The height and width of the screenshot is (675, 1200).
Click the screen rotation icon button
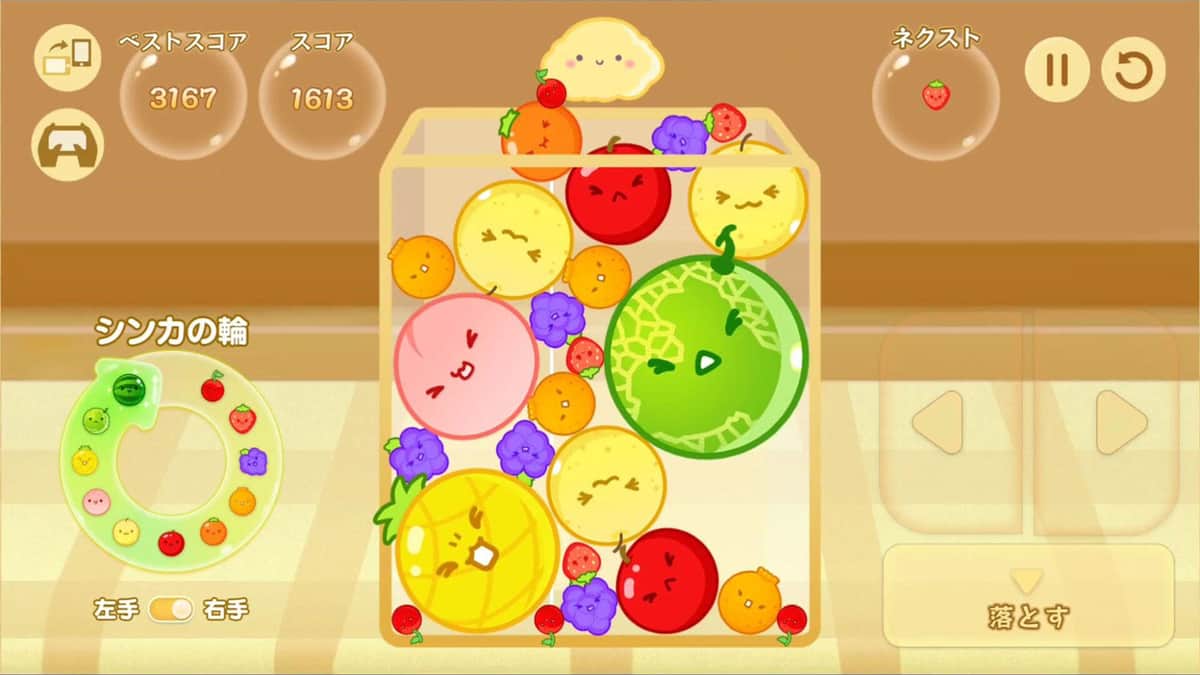[67, 57]
